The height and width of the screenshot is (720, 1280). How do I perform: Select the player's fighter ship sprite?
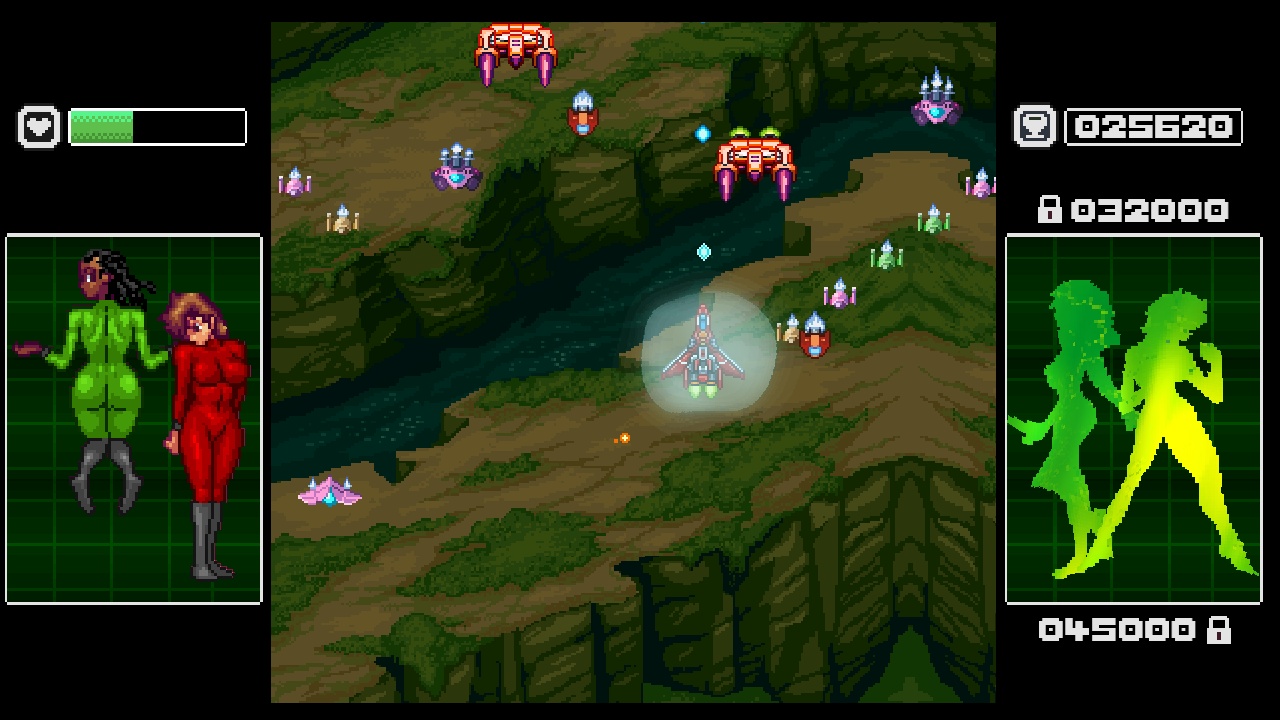click(705, 350)
